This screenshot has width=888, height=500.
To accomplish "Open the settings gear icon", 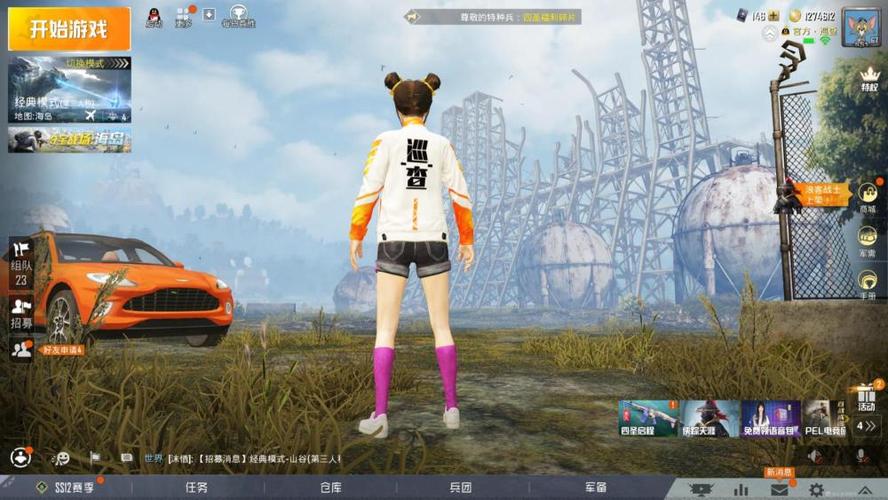I will [816, 489].
